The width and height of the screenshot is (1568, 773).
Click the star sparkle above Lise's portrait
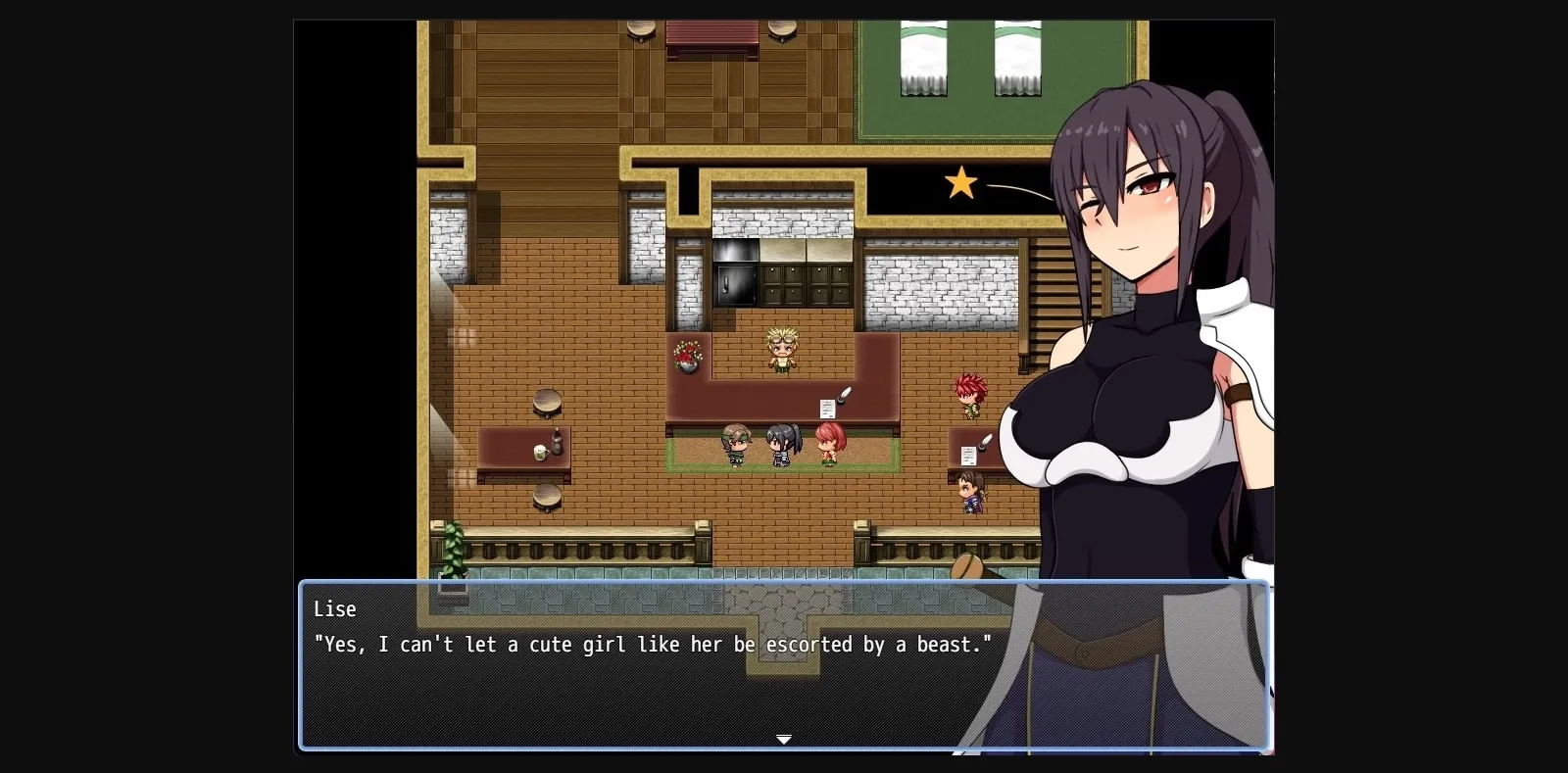click(x=960, y=182)
